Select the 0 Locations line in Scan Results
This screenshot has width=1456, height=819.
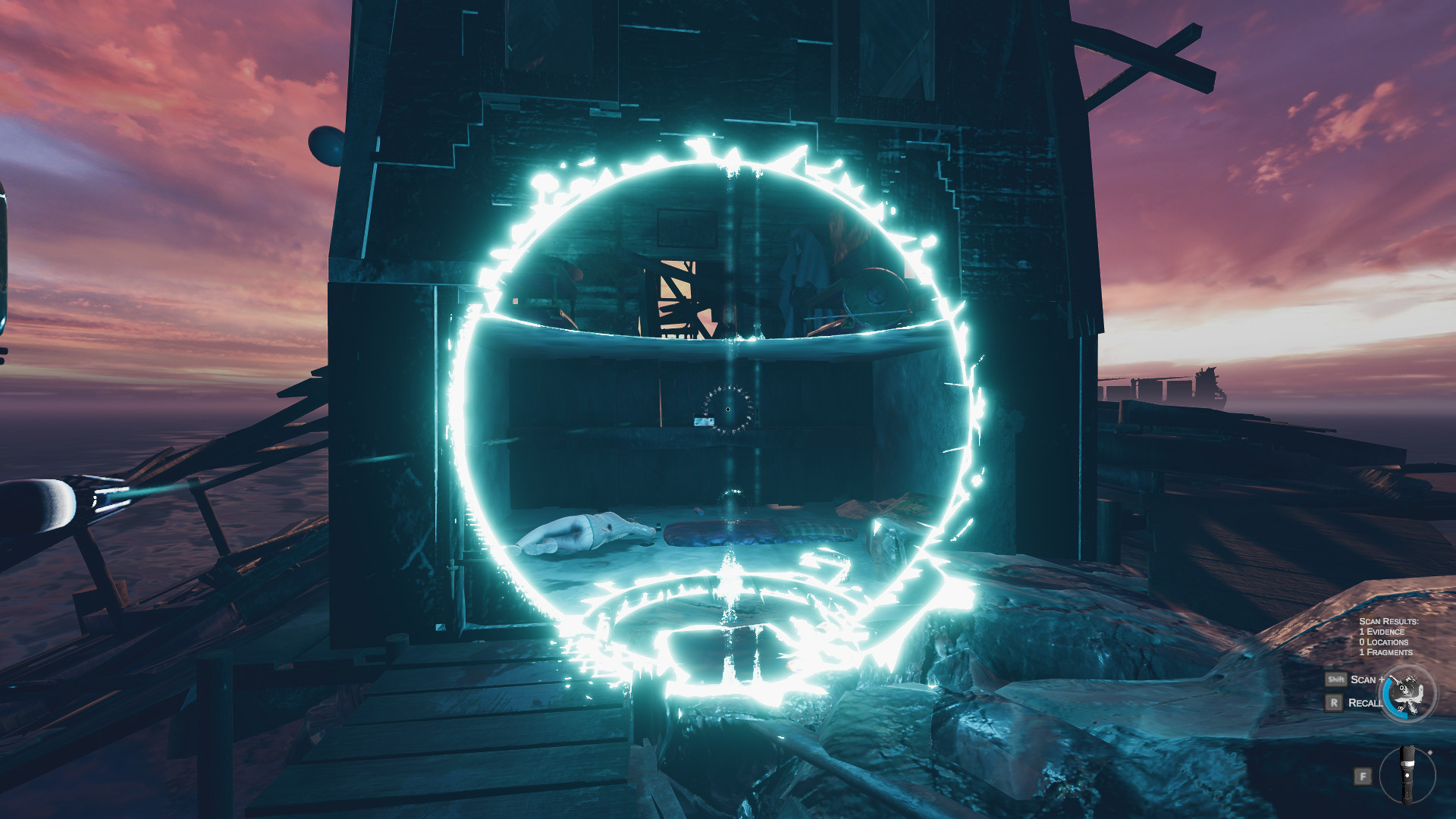pyautogui.click(x=1383, y=641)
